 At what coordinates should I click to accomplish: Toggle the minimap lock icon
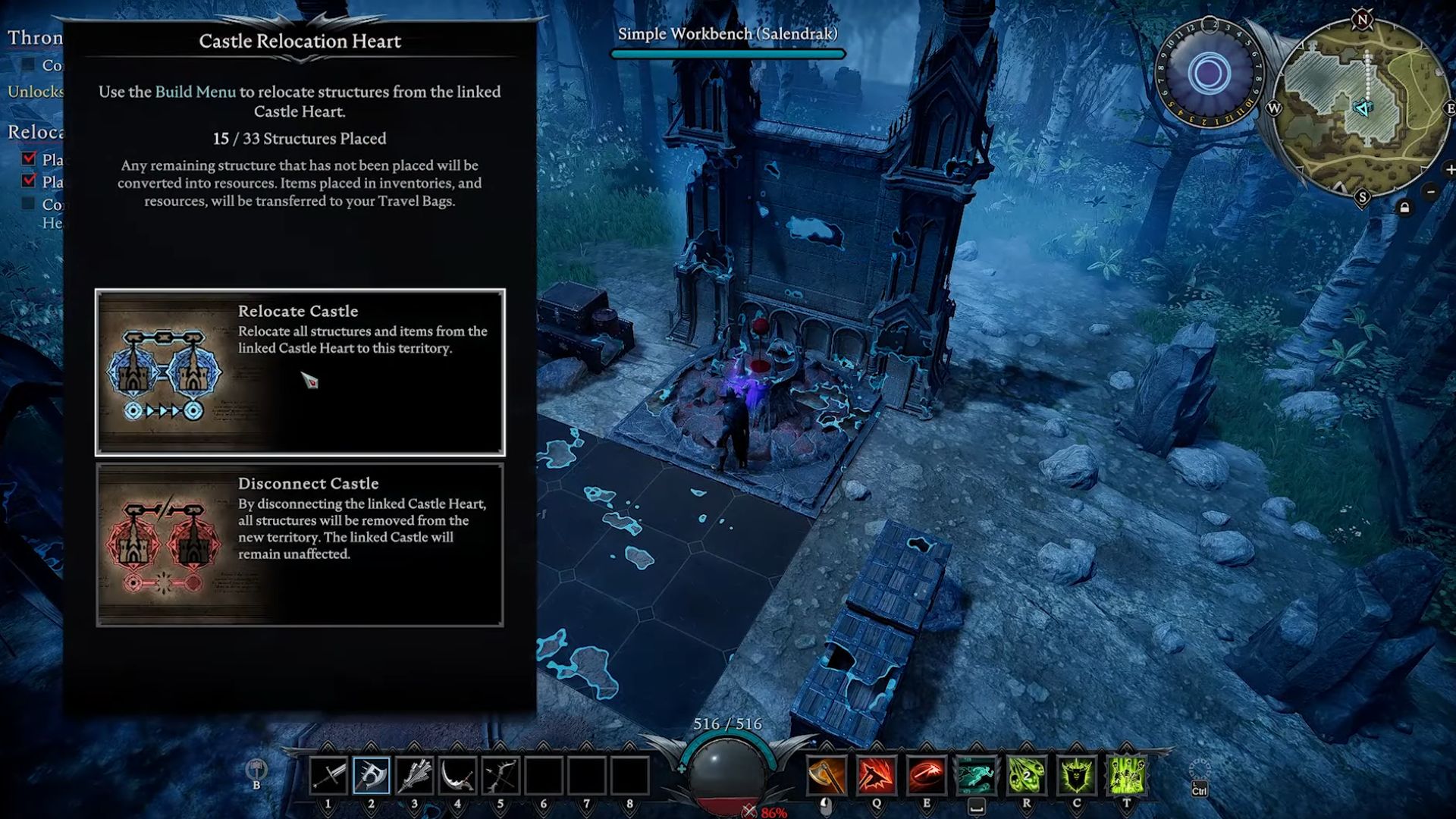(x=1404, y=208)
